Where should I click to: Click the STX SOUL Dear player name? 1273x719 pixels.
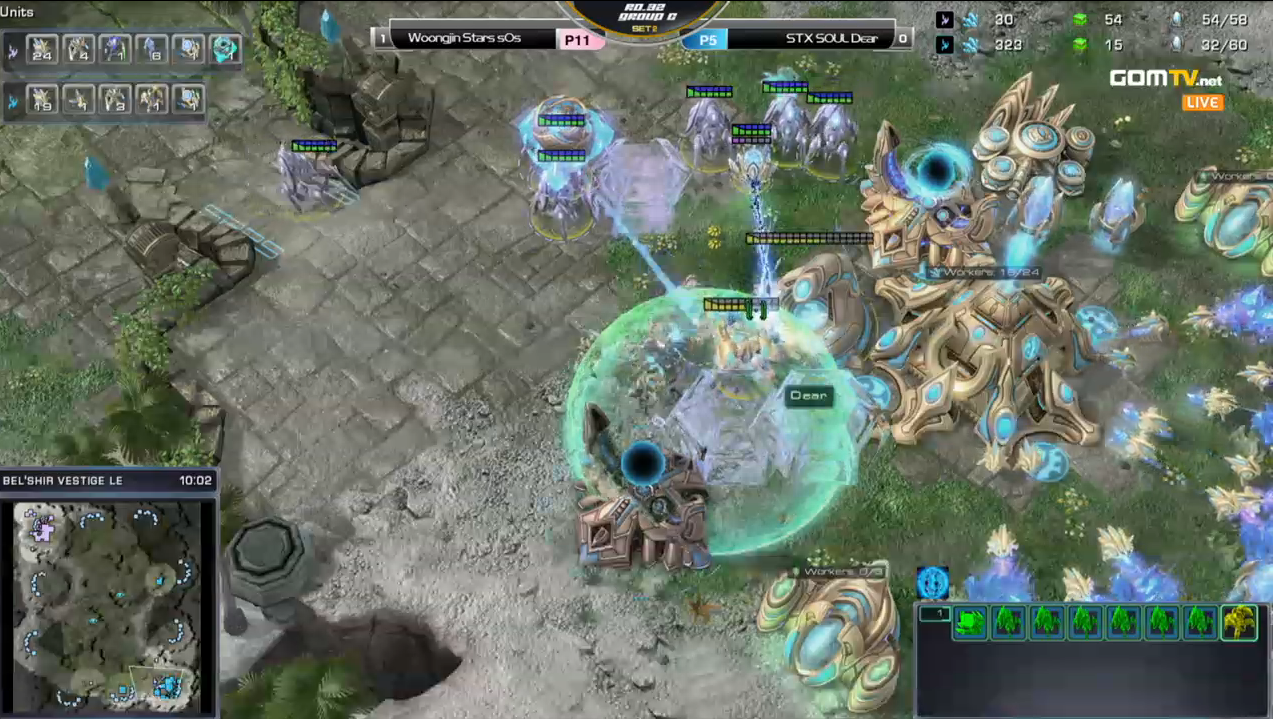pos(831,39)
